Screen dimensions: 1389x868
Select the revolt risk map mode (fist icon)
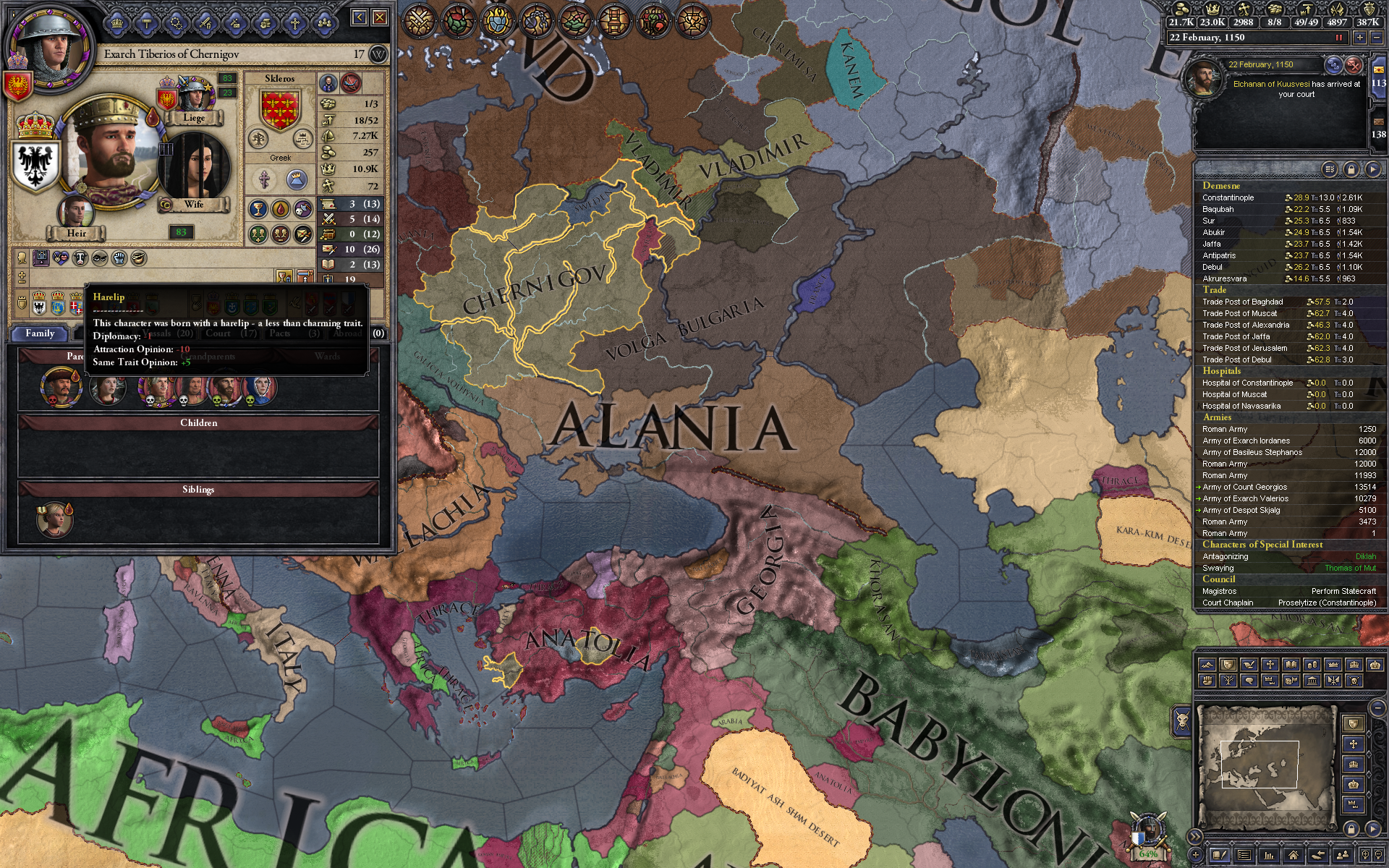[x=1207, y=681]
